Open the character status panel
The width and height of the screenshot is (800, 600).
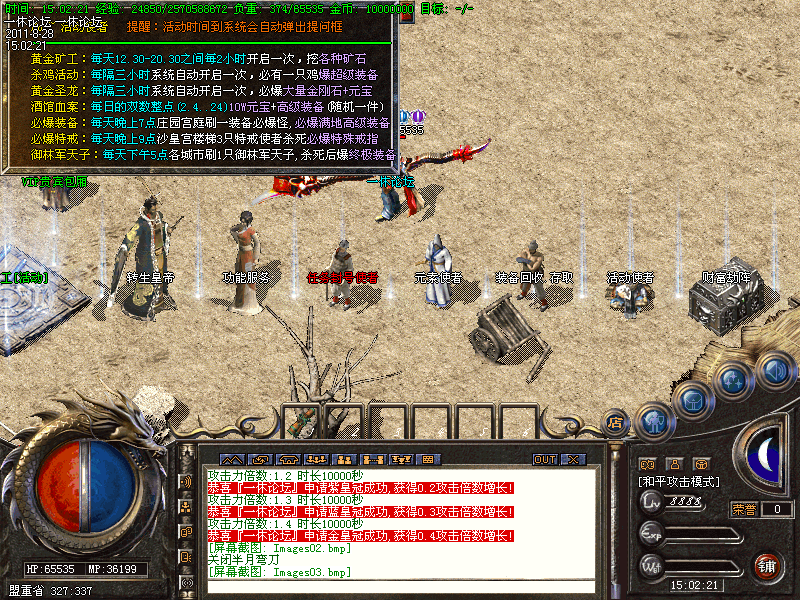pyautogui.click(x=654, y=420)
